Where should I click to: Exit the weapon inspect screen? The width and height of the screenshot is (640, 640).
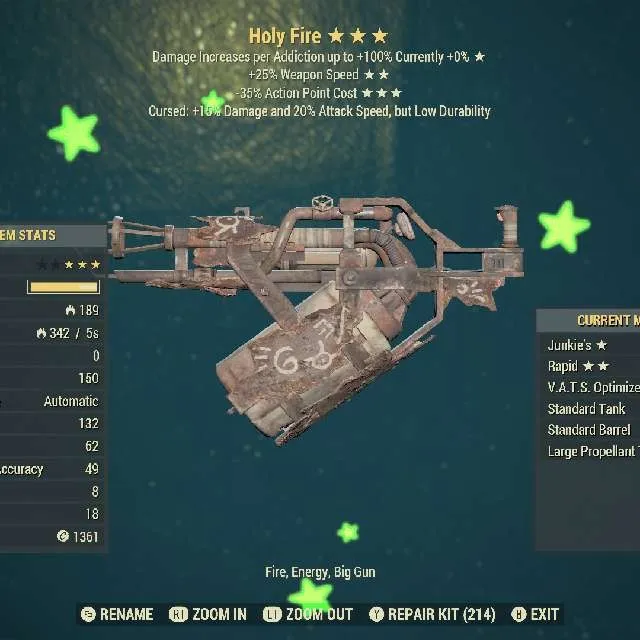(x=536, y=614)
